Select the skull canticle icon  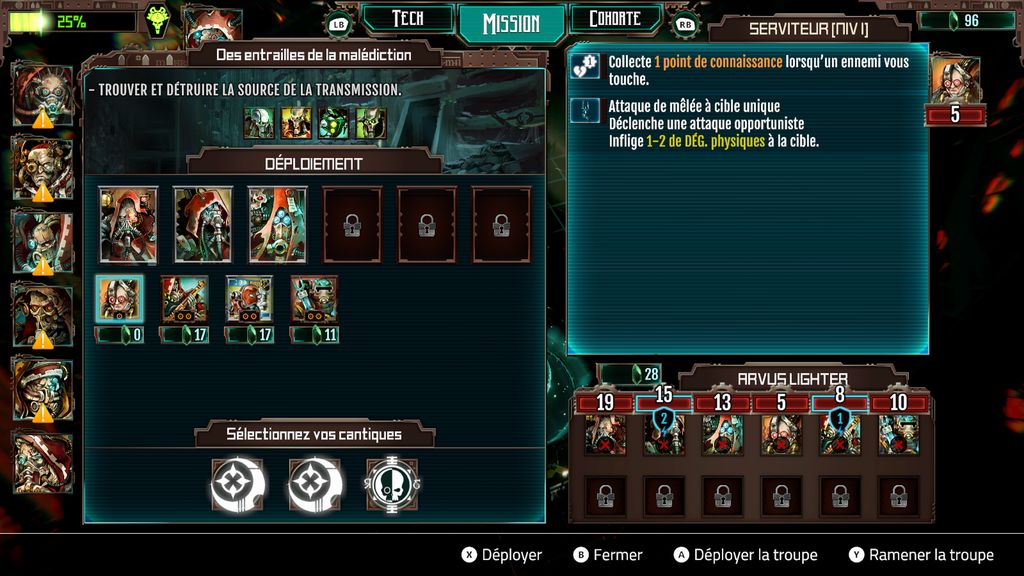click(392, 485)
